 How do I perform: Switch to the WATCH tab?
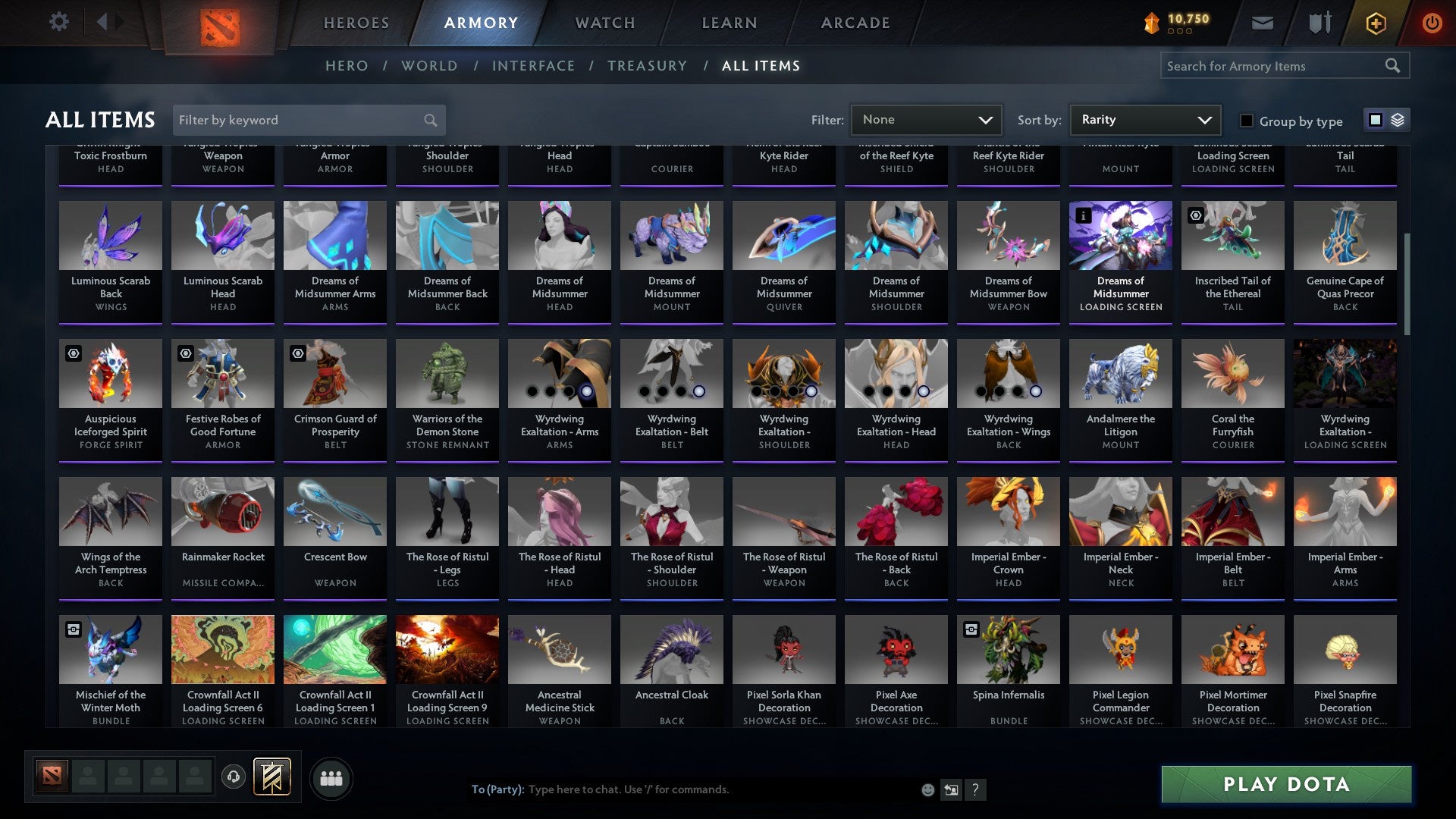pyautogui.click(x=604, y=22)
